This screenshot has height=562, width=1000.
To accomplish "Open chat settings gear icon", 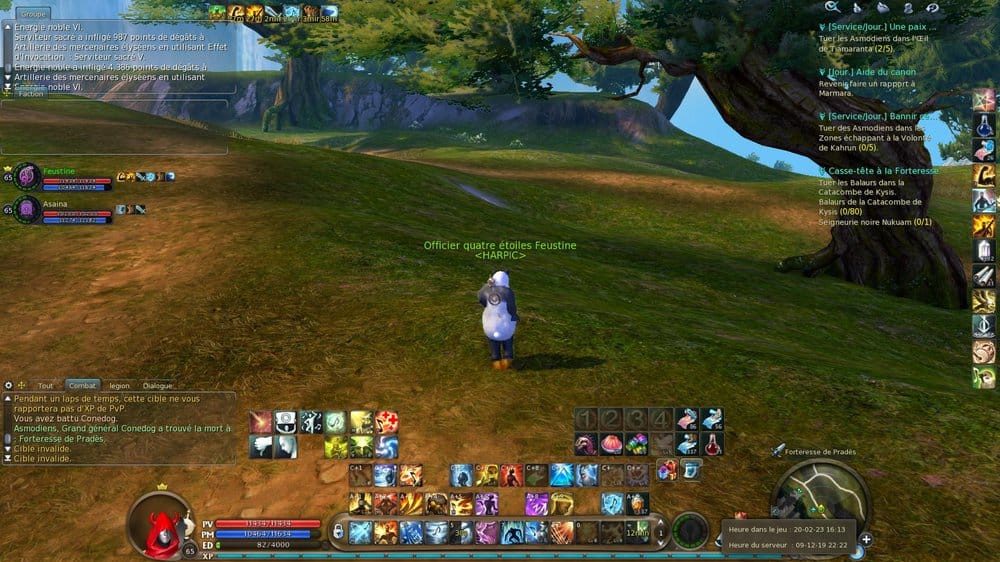I will [9, 385].
